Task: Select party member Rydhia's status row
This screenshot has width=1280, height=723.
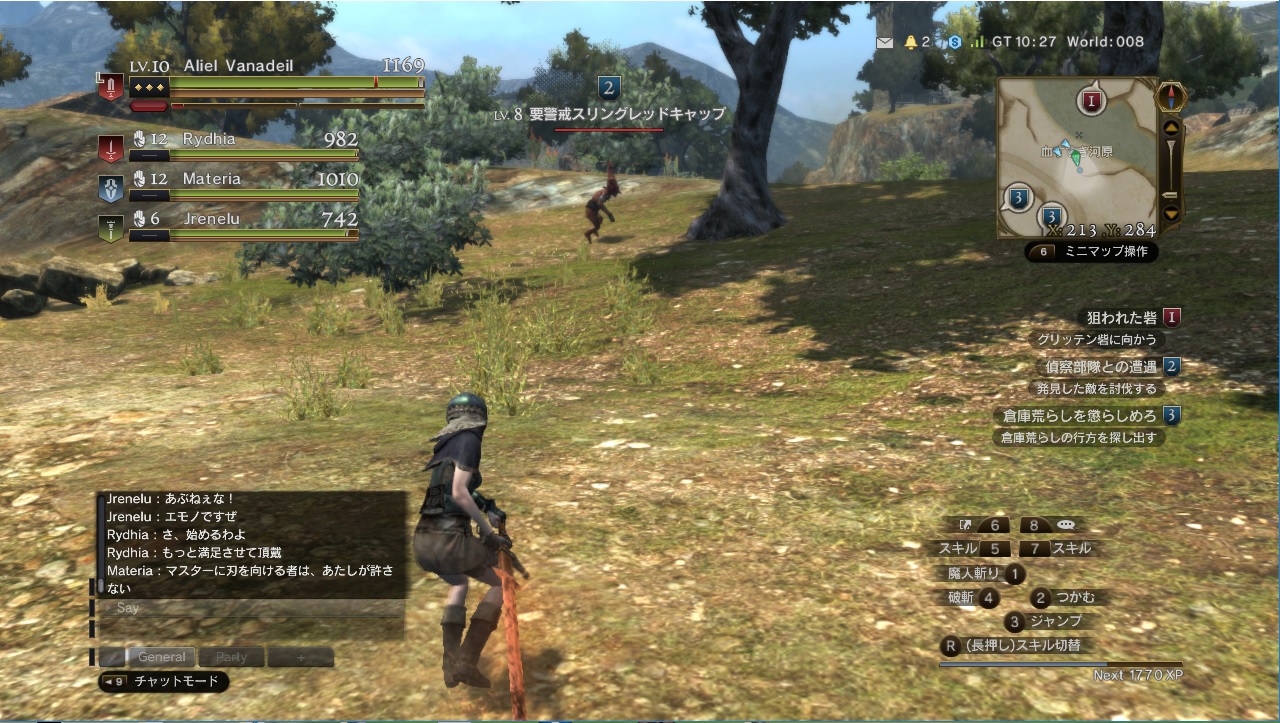Action: pyautogui.click(x=230, y=146)
